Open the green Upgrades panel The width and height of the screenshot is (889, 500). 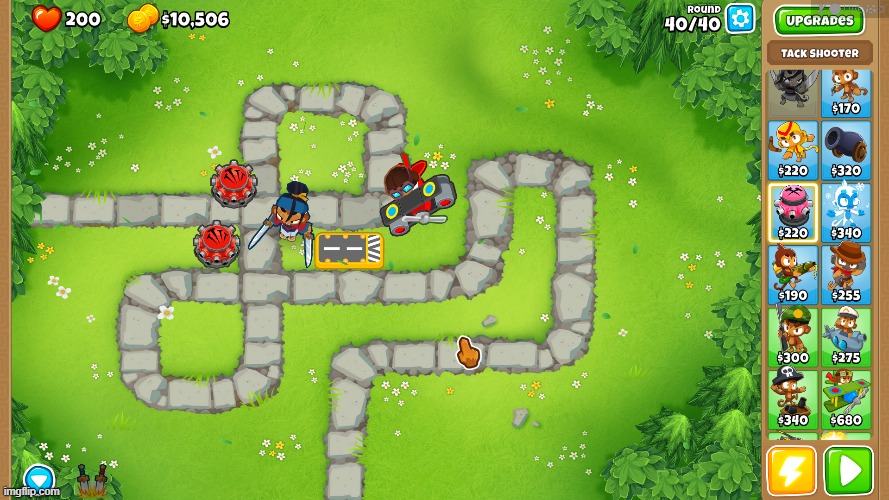pos(819,20)
